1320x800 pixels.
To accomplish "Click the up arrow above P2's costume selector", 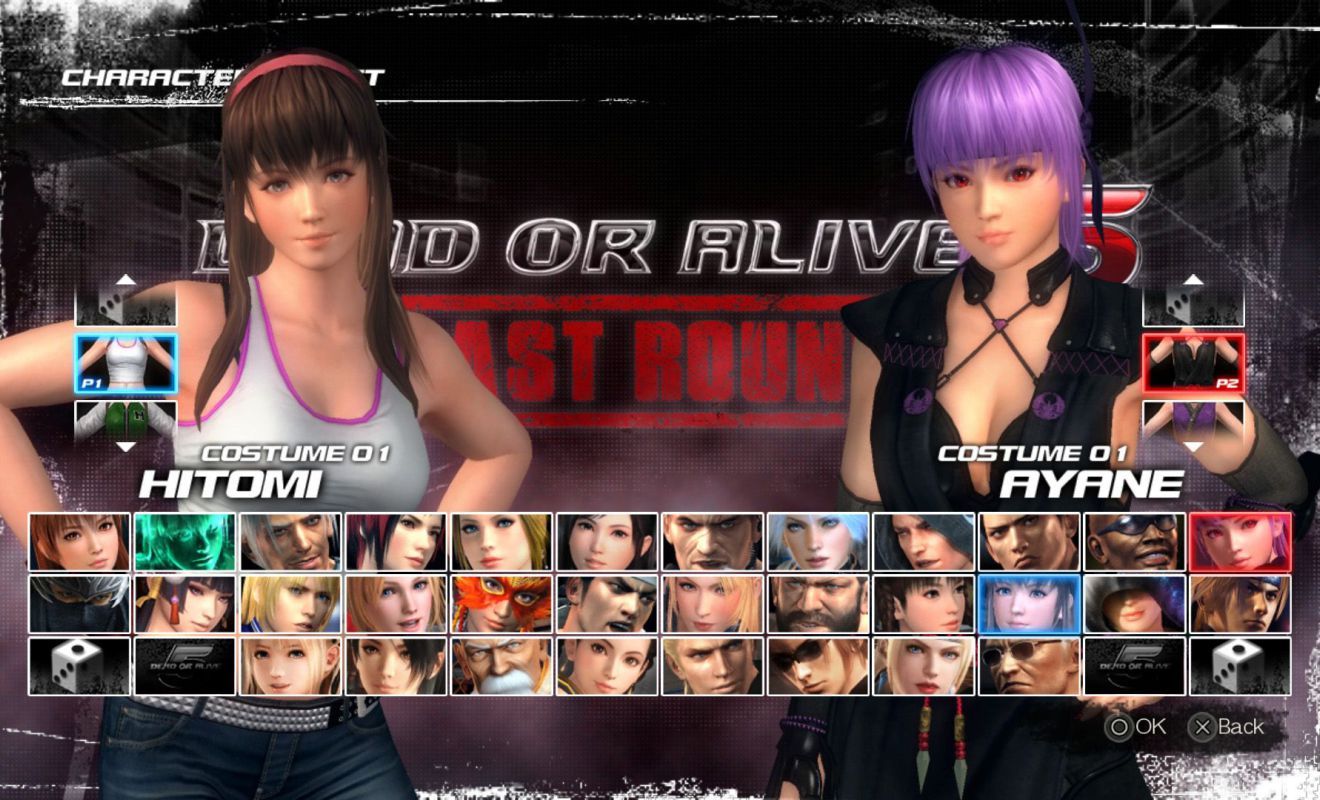I will tap(1191, 281).
